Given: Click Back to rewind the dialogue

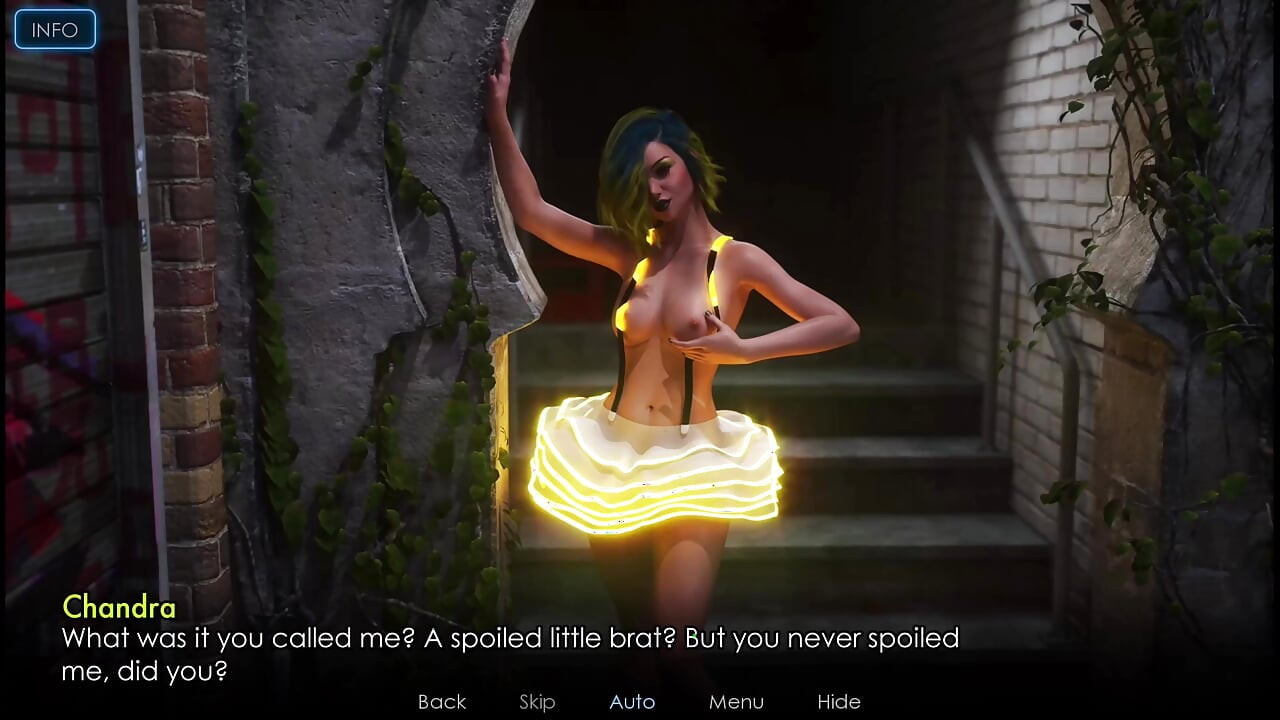Looking at the screenshot, I should click(x=441, y=701).
